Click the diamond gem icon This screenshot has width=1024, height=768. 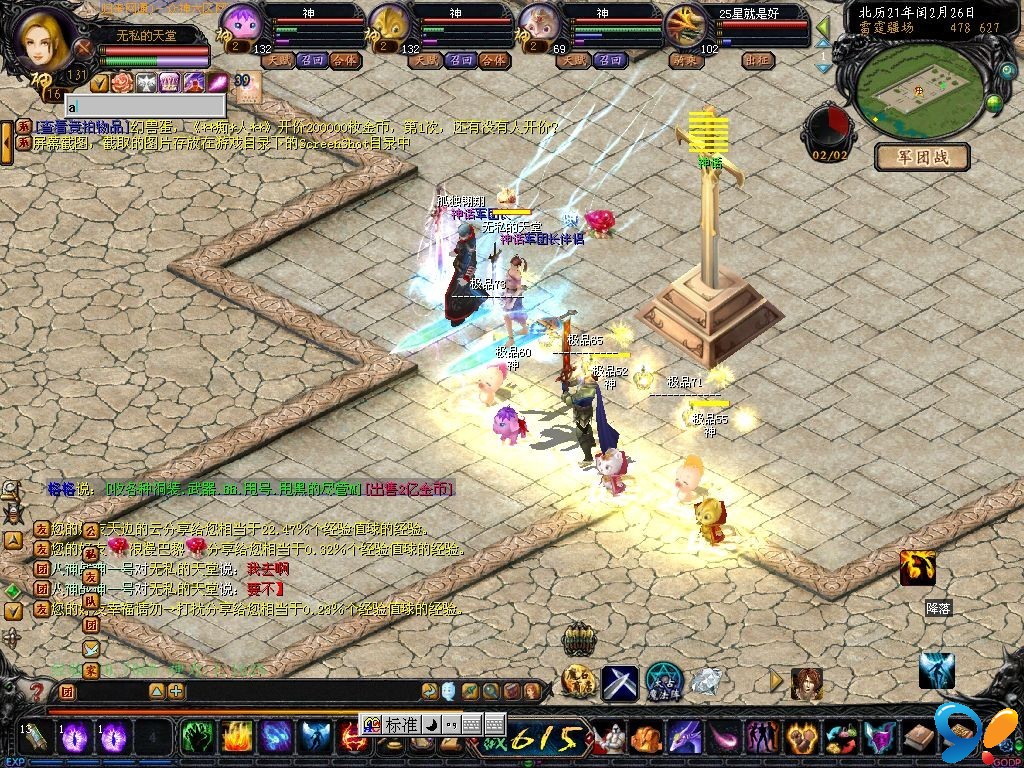[x=706, y=682]
